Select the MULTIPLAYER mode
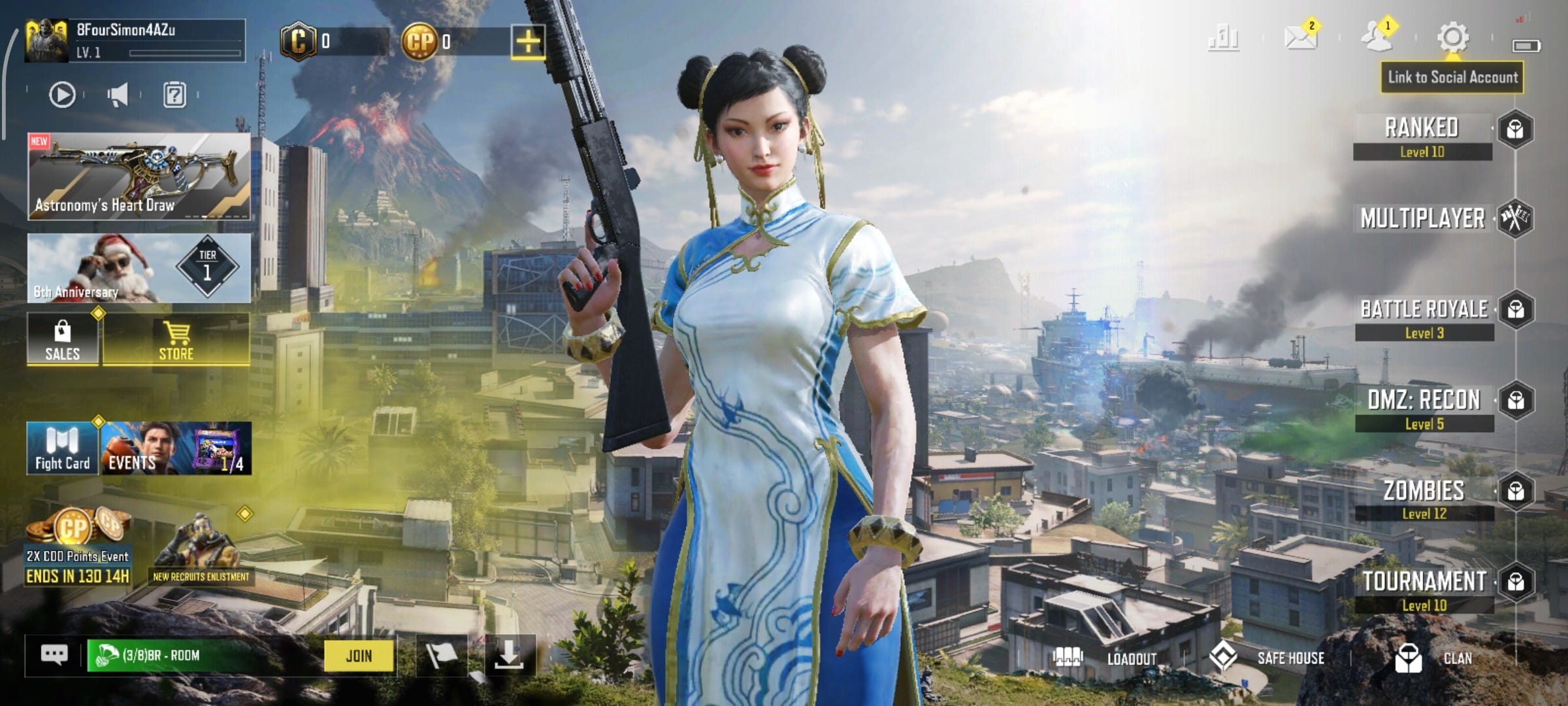1568x706 pixels. pos(1422,218)
